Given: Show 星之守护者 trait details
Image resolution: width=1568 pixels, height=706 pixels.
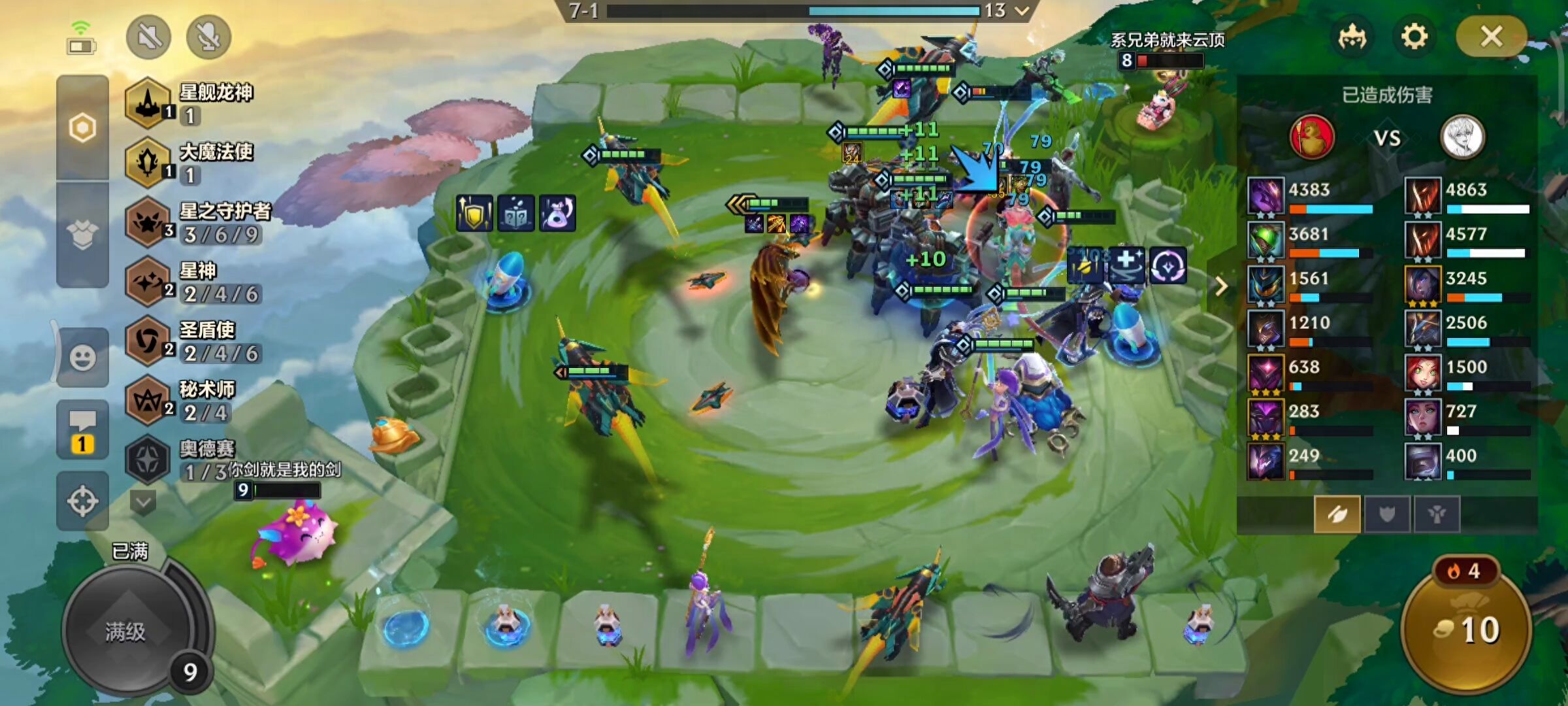Looking at the screenshot, I should coord(196,222).
